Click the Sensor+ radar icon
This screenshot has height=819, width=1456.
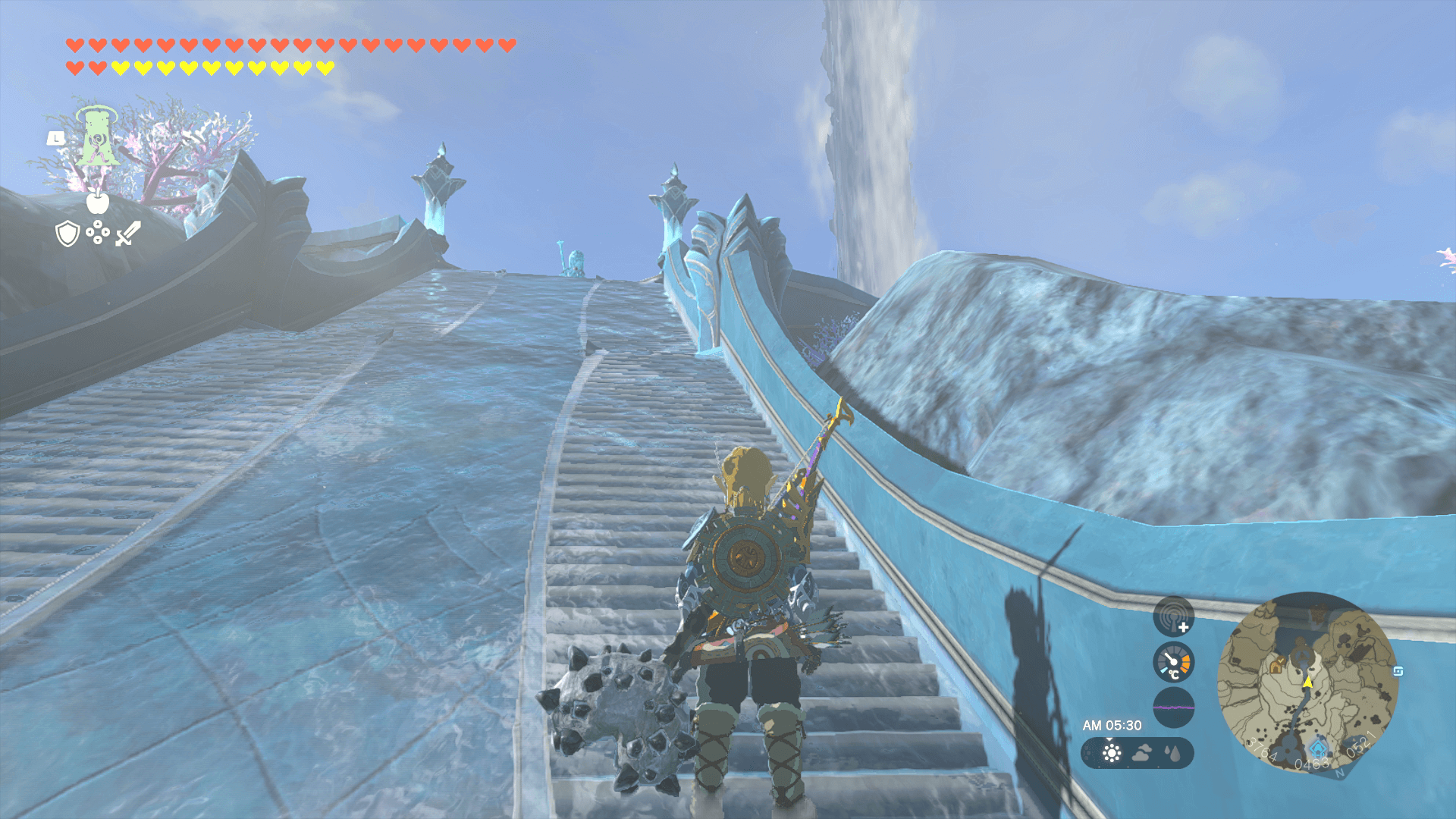point(1173,616)
